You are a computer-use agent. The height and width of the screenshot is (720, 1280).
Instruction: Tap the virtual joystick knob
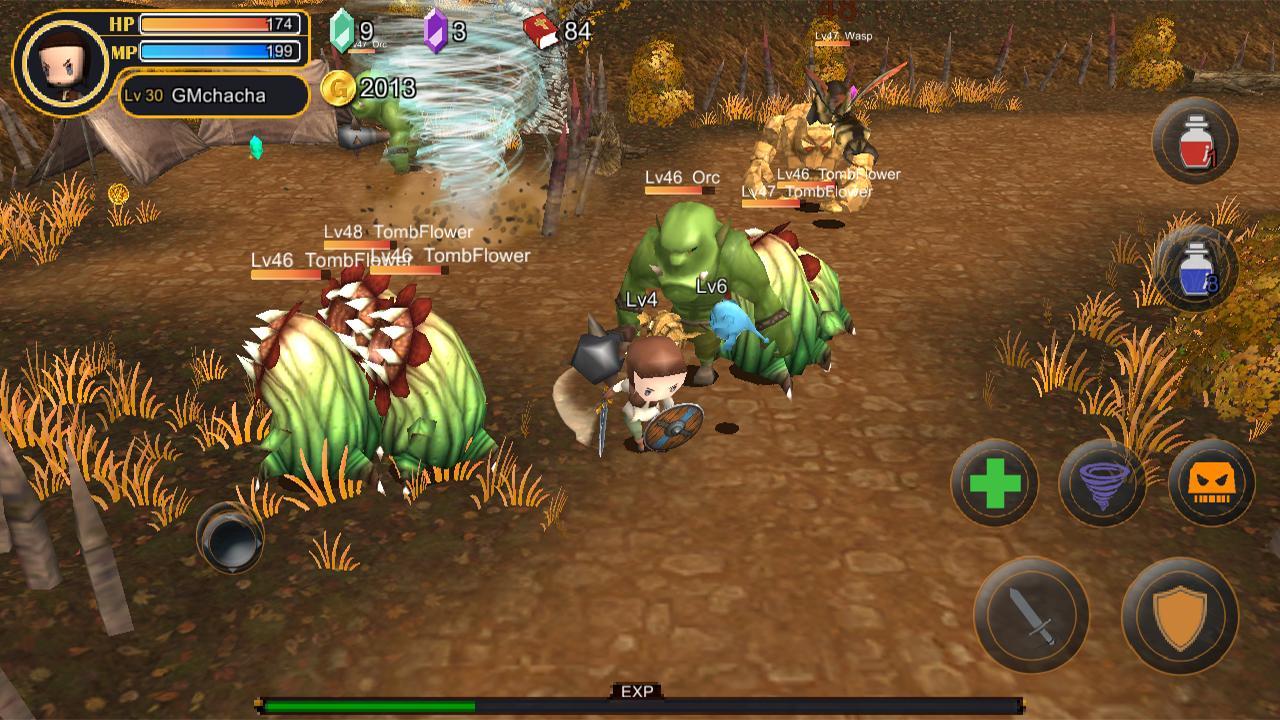(x=230, y=538)
